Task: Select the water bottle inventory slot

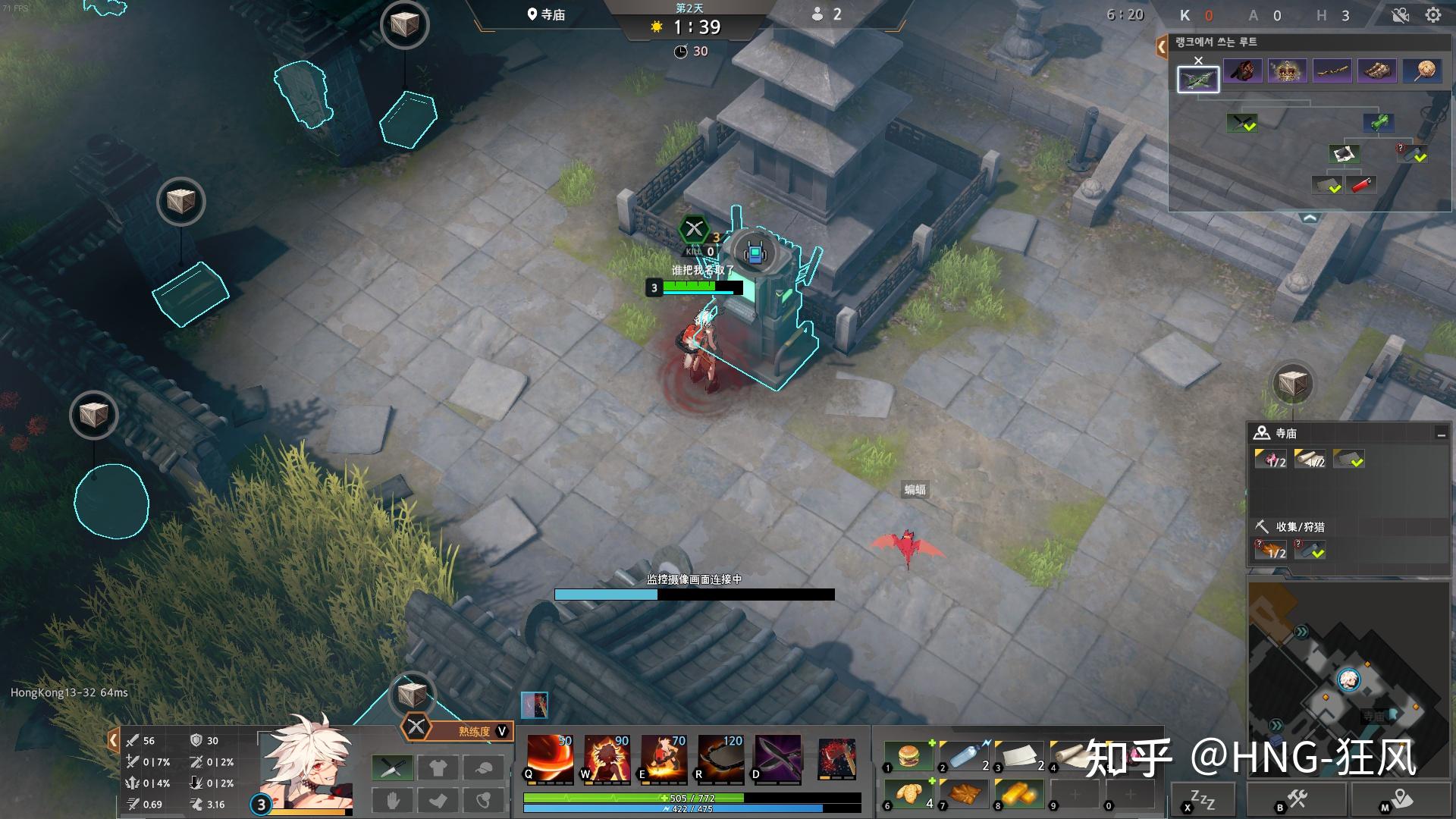Action: 964,756
